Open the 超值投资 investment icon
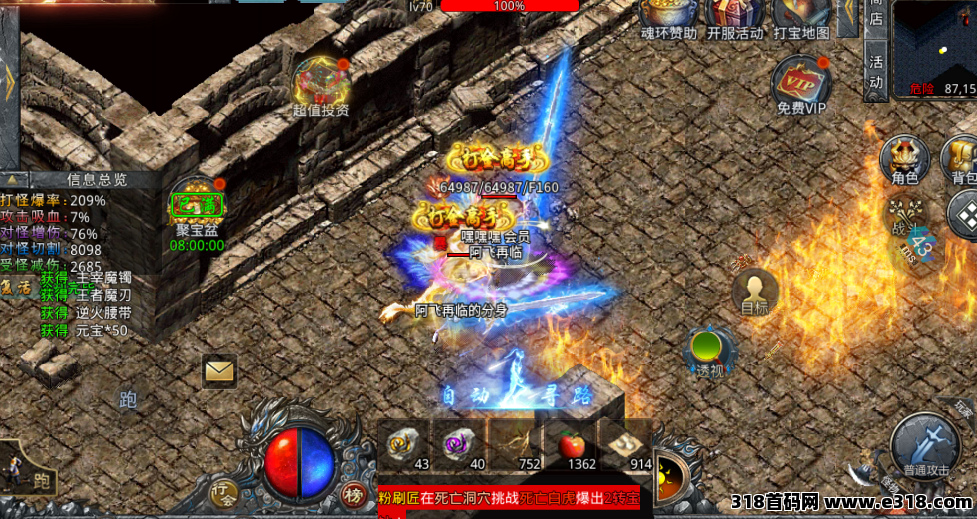 coord(321,83)
